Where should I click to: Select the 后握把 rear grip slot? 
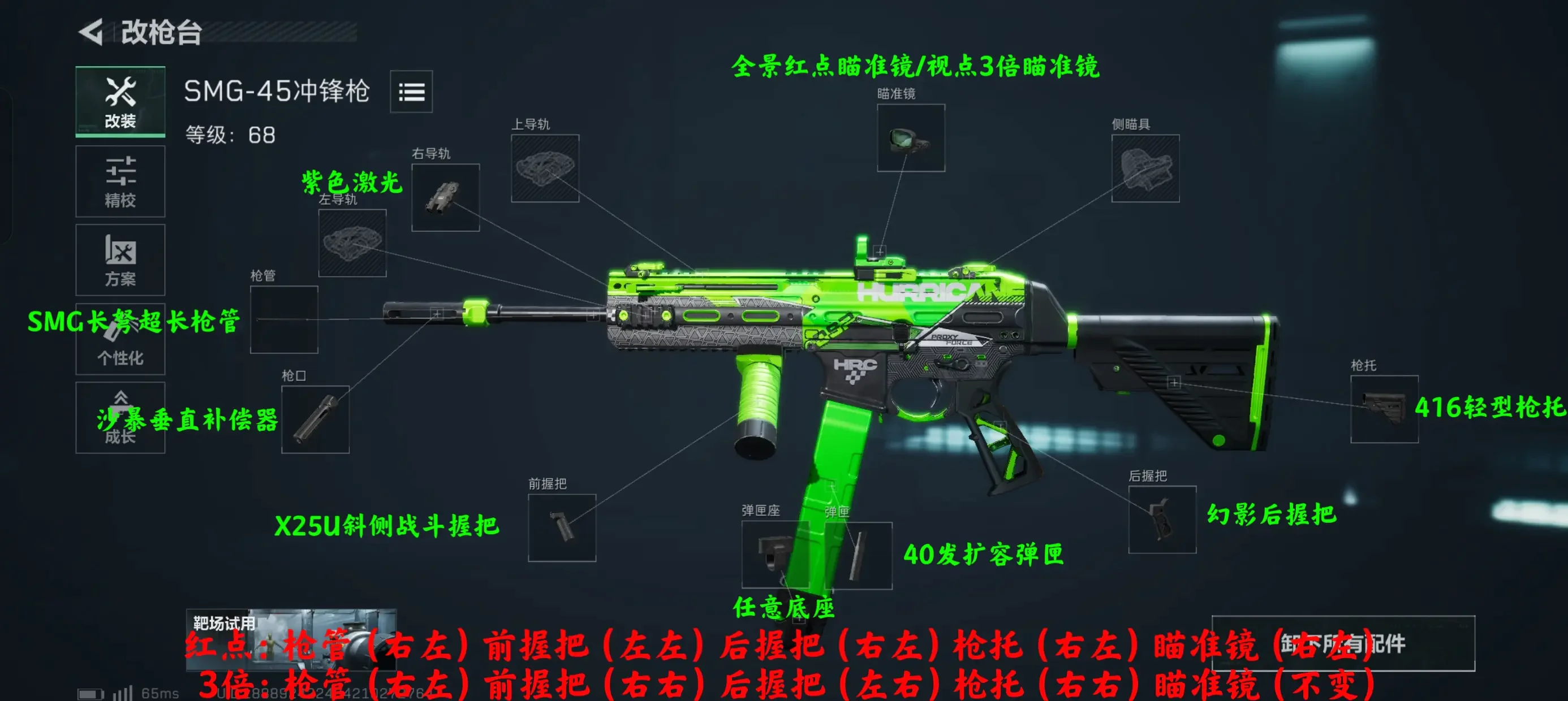tap(1161, 520)
